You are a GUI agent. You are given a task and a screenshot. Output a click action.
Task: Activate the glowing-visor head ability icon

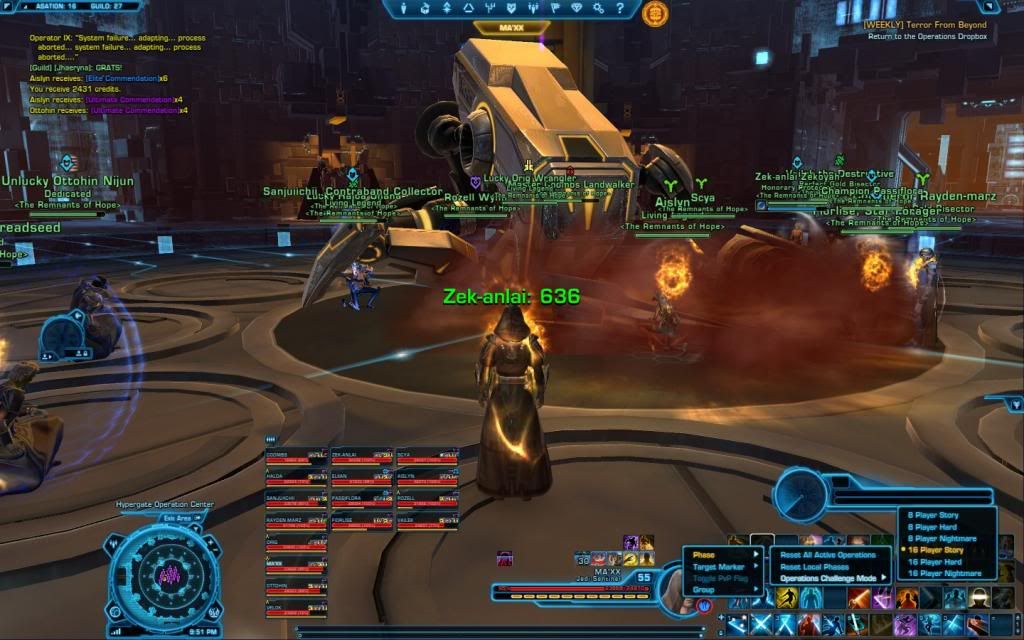coord(978,598)
